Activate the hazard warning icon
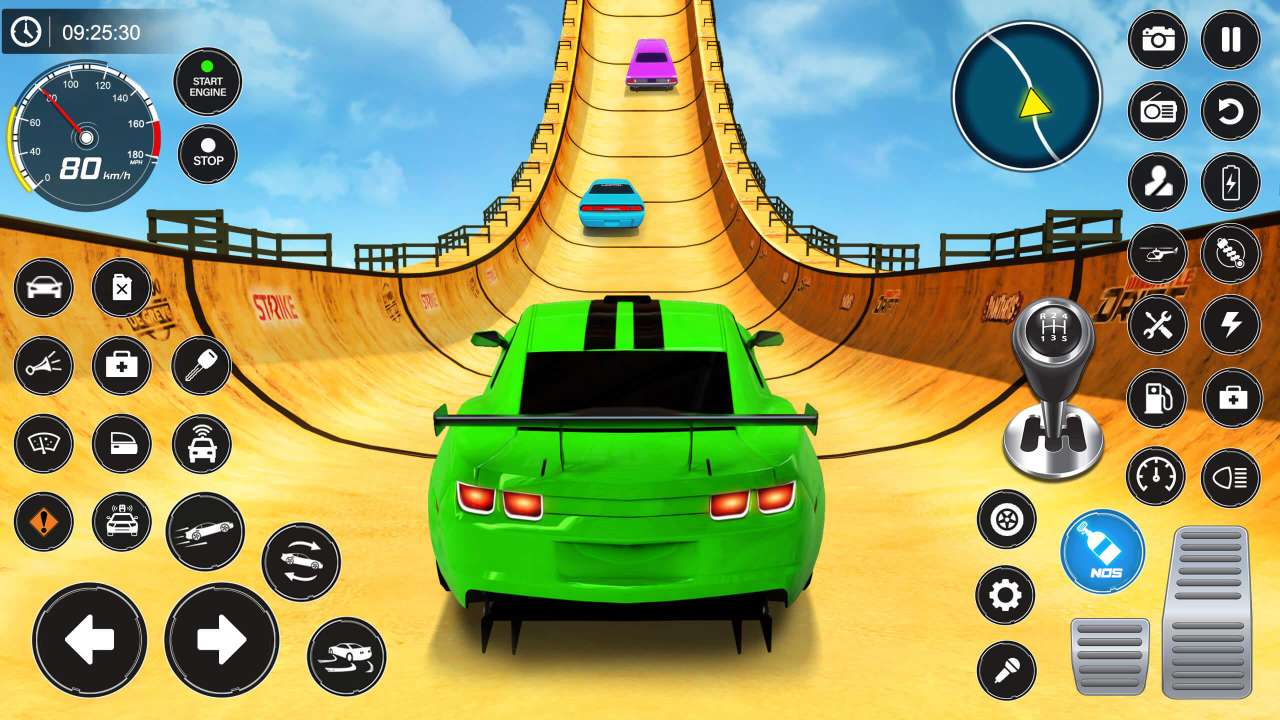 (43, 522)
